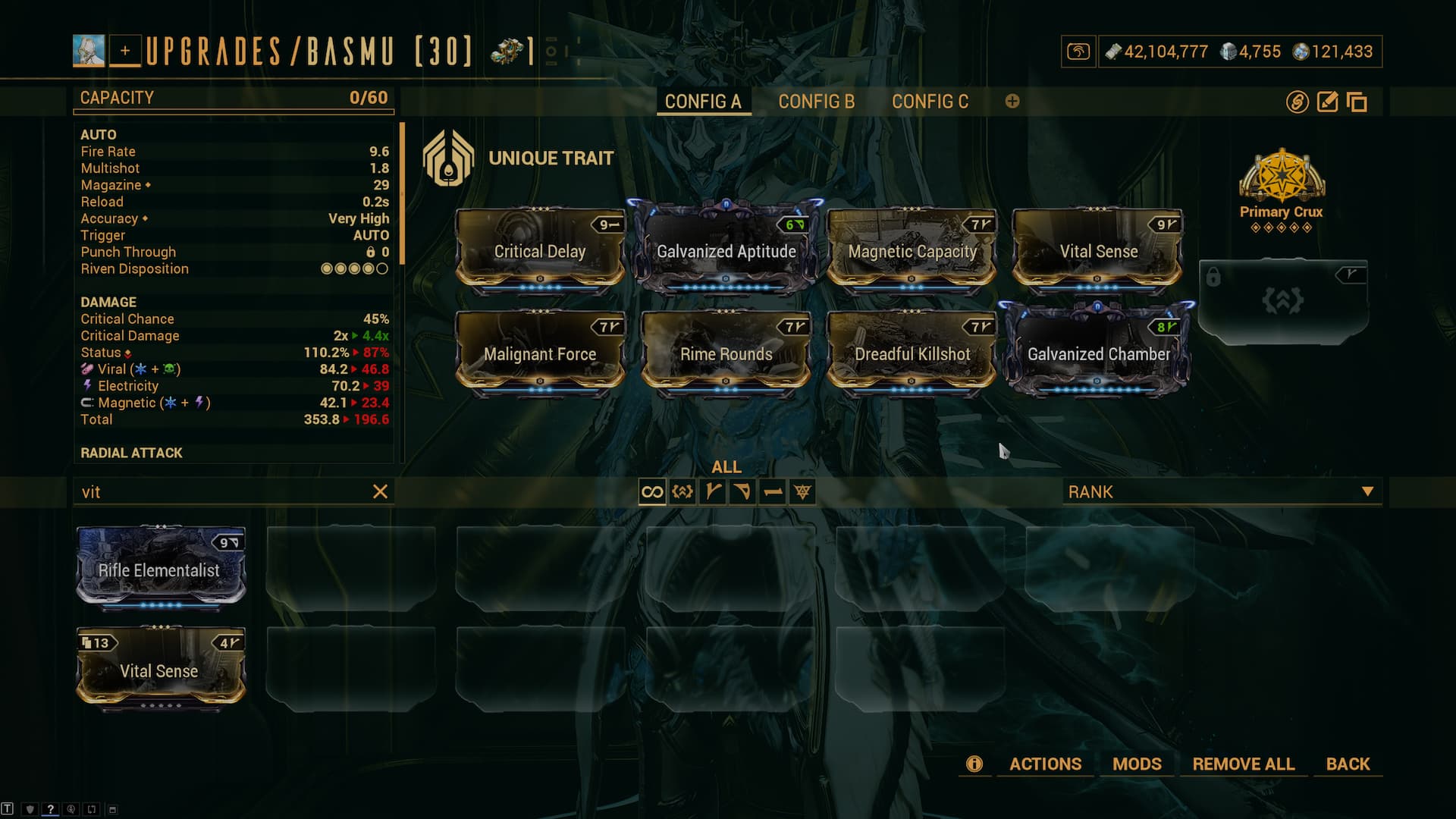Screen dimensions: 1456x819
Task: Switch to the Config B tab
Action: 816,102
